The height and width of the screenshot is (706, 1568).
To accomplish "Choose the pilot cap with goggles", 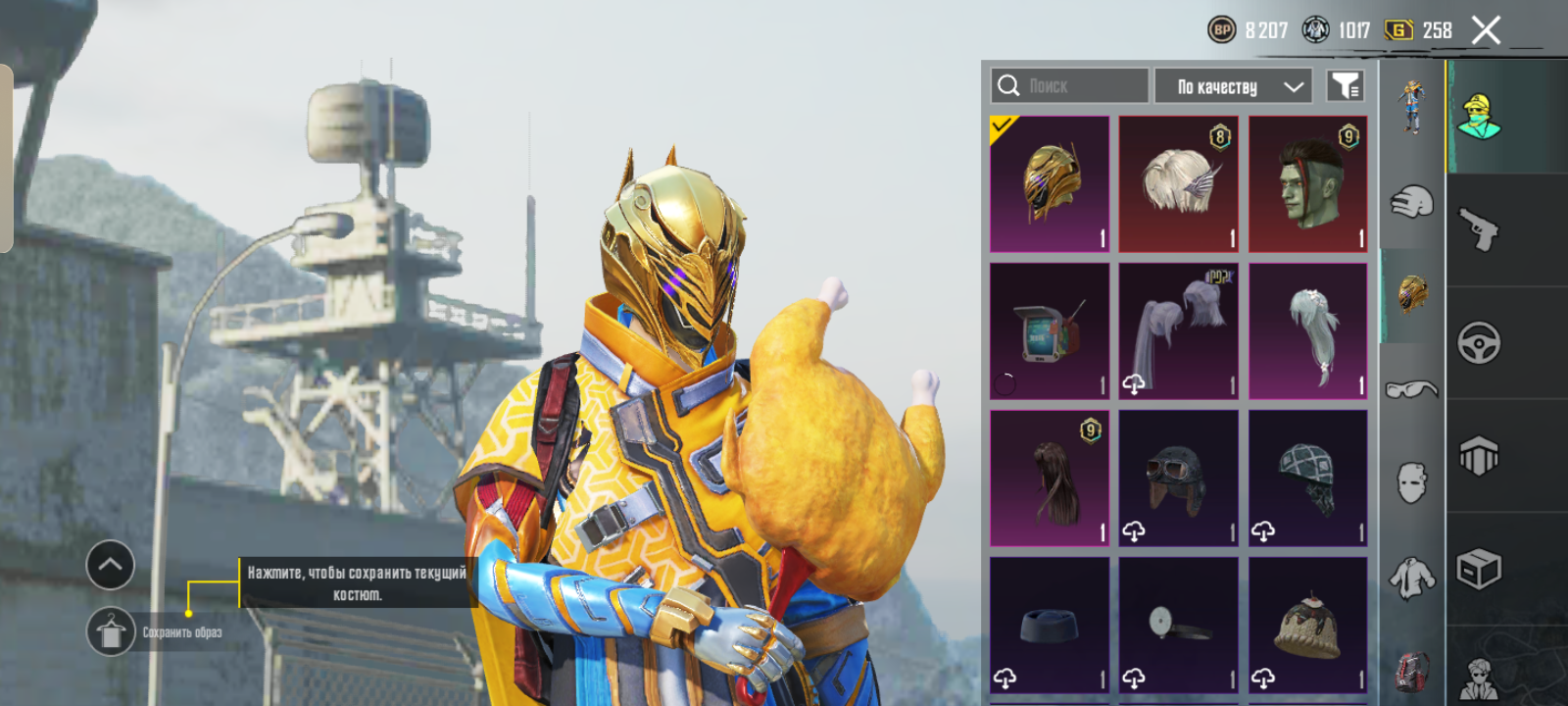I will 1179,479.
